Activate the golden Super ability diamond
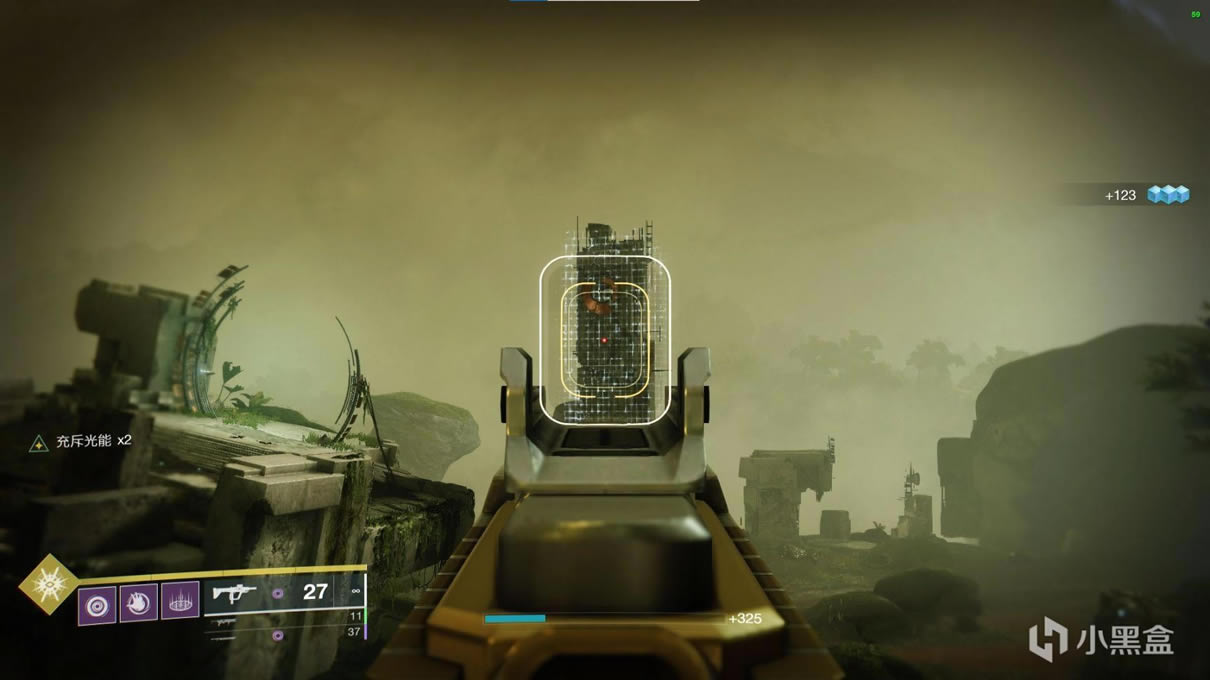Image resolution: width=1210 pixels, height=680 pixels. 49,583
